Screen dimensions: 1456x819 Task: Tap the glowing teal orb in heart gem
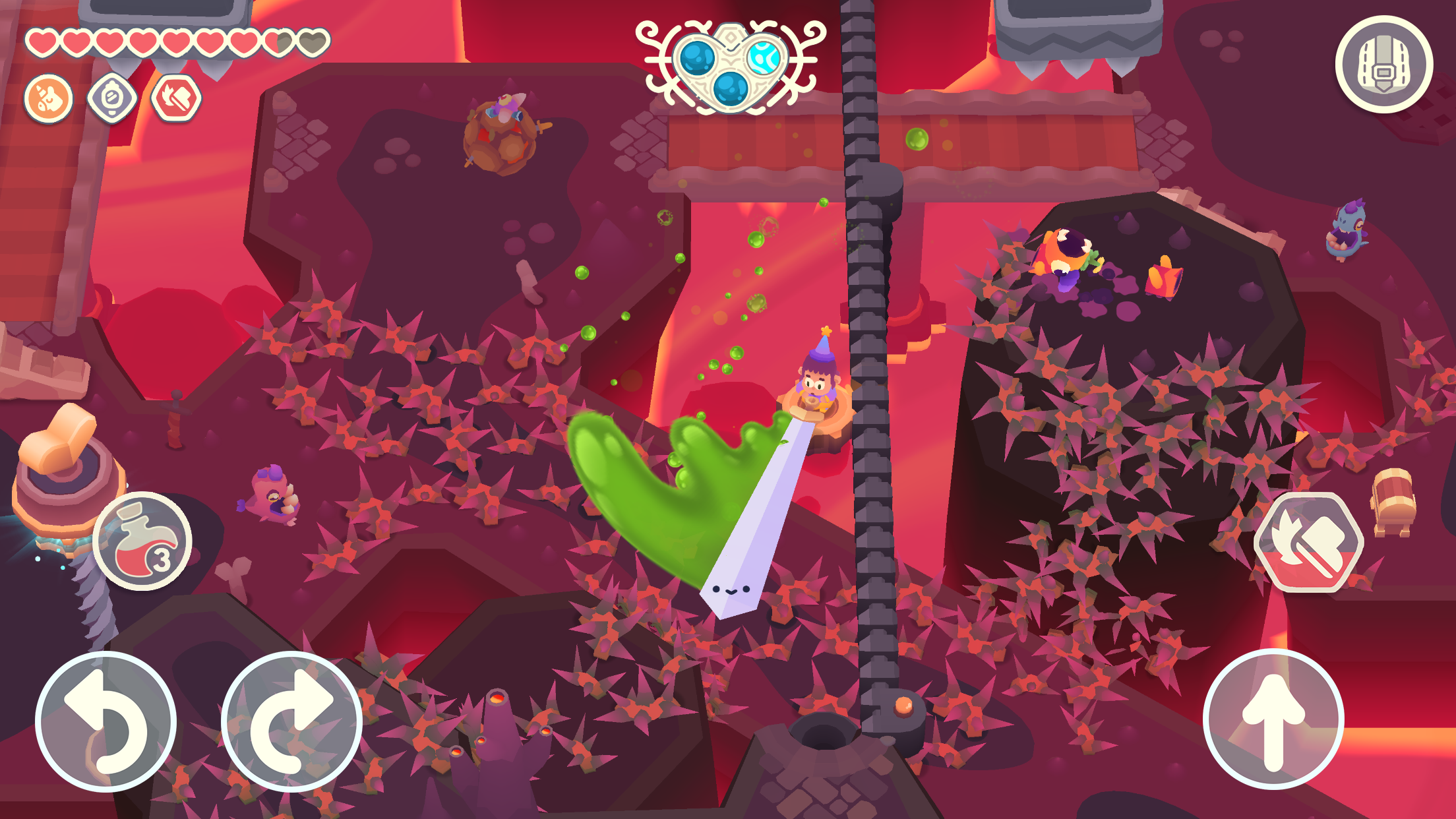763,57
